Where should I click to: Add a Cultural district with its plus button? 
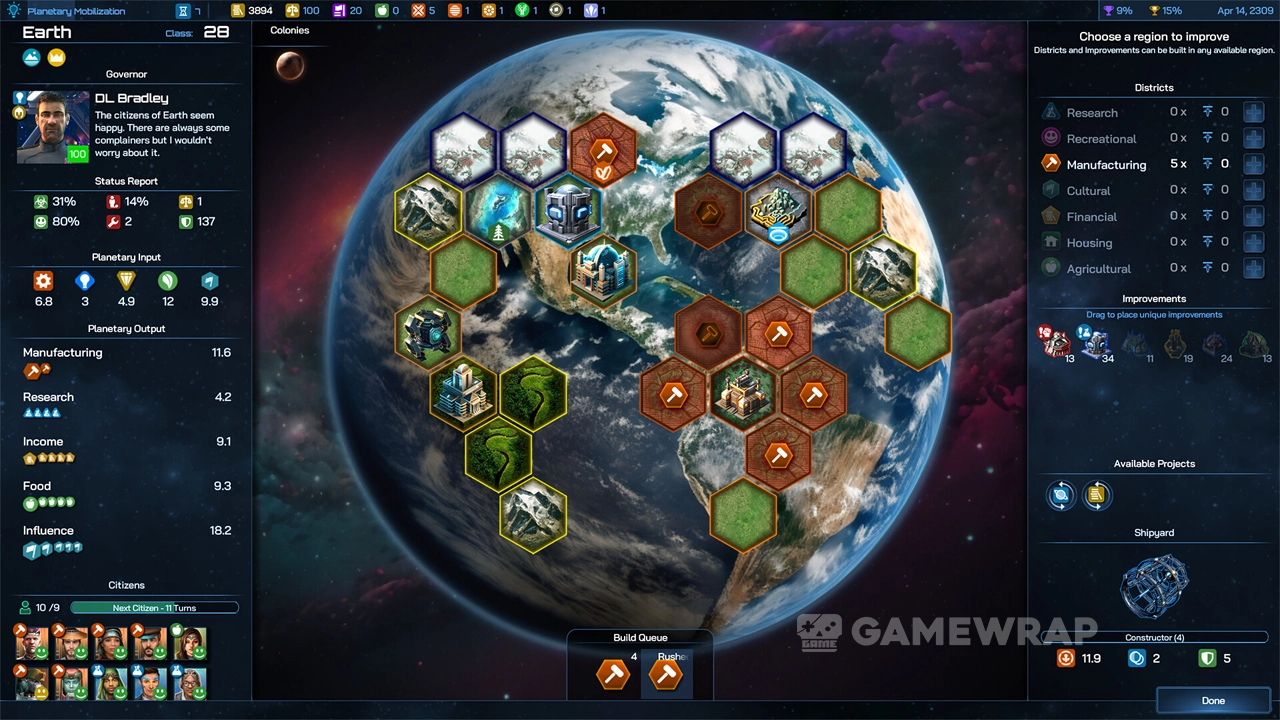click(1253, 190)
